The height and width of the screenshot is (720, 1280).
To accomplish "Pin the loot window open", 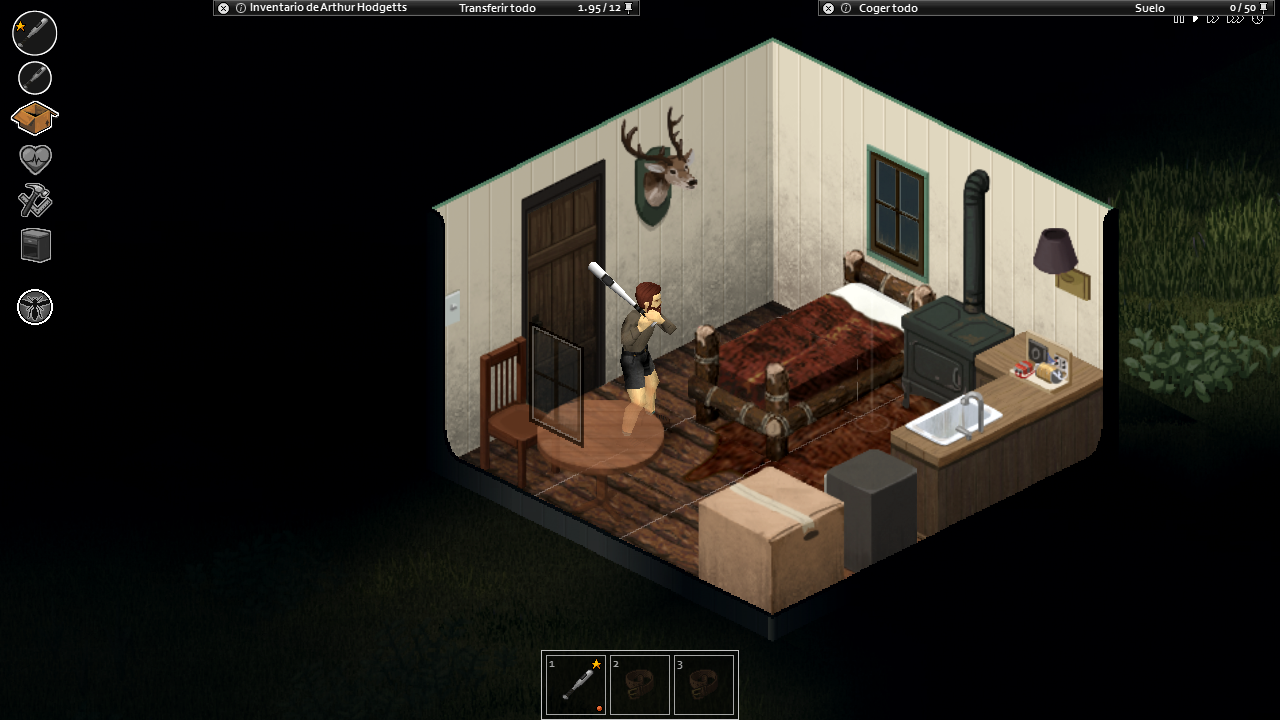I will point(1263,8).
